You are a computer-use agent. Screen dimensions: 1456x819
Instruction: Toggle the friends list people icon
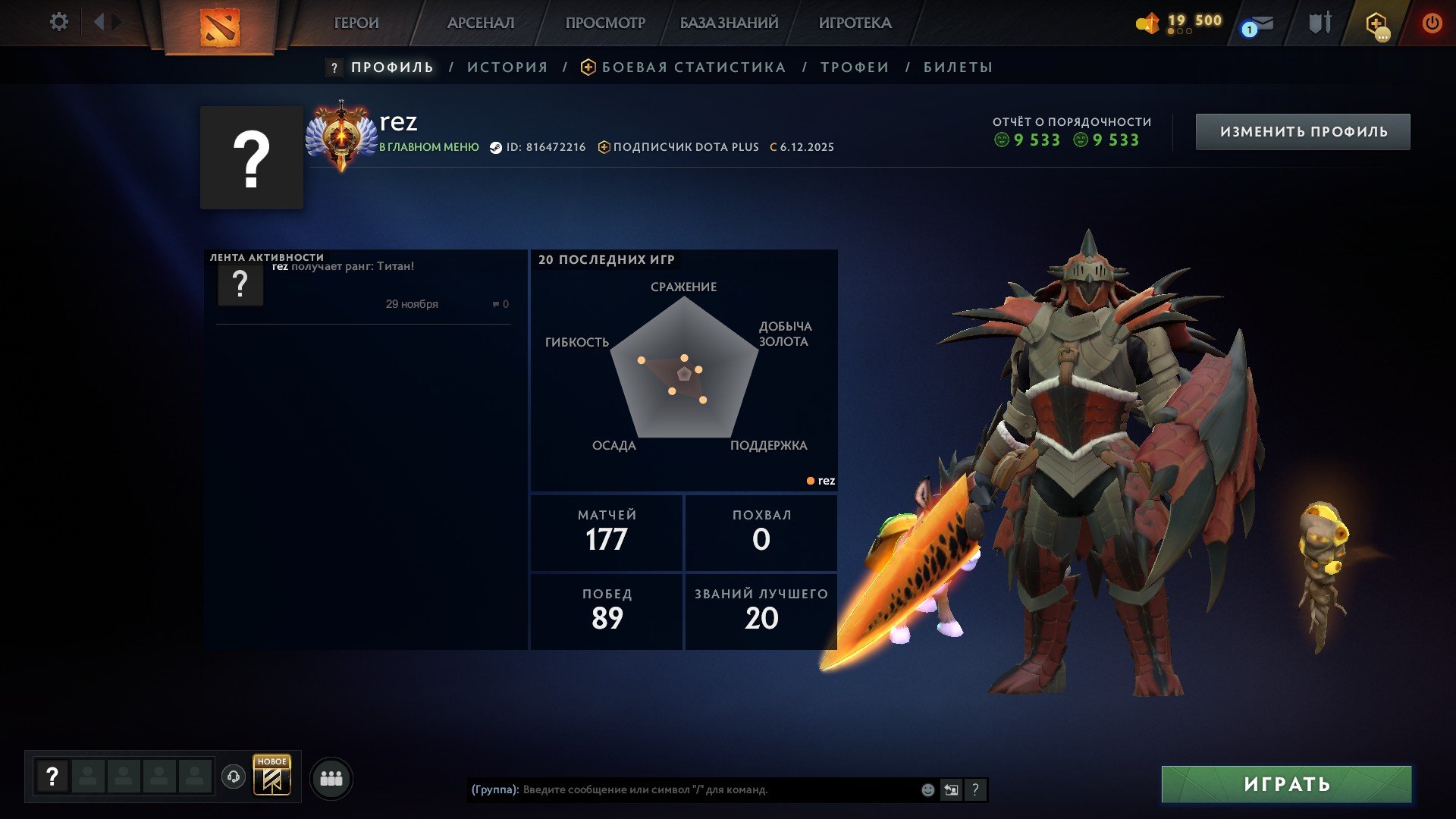point(330,777)
